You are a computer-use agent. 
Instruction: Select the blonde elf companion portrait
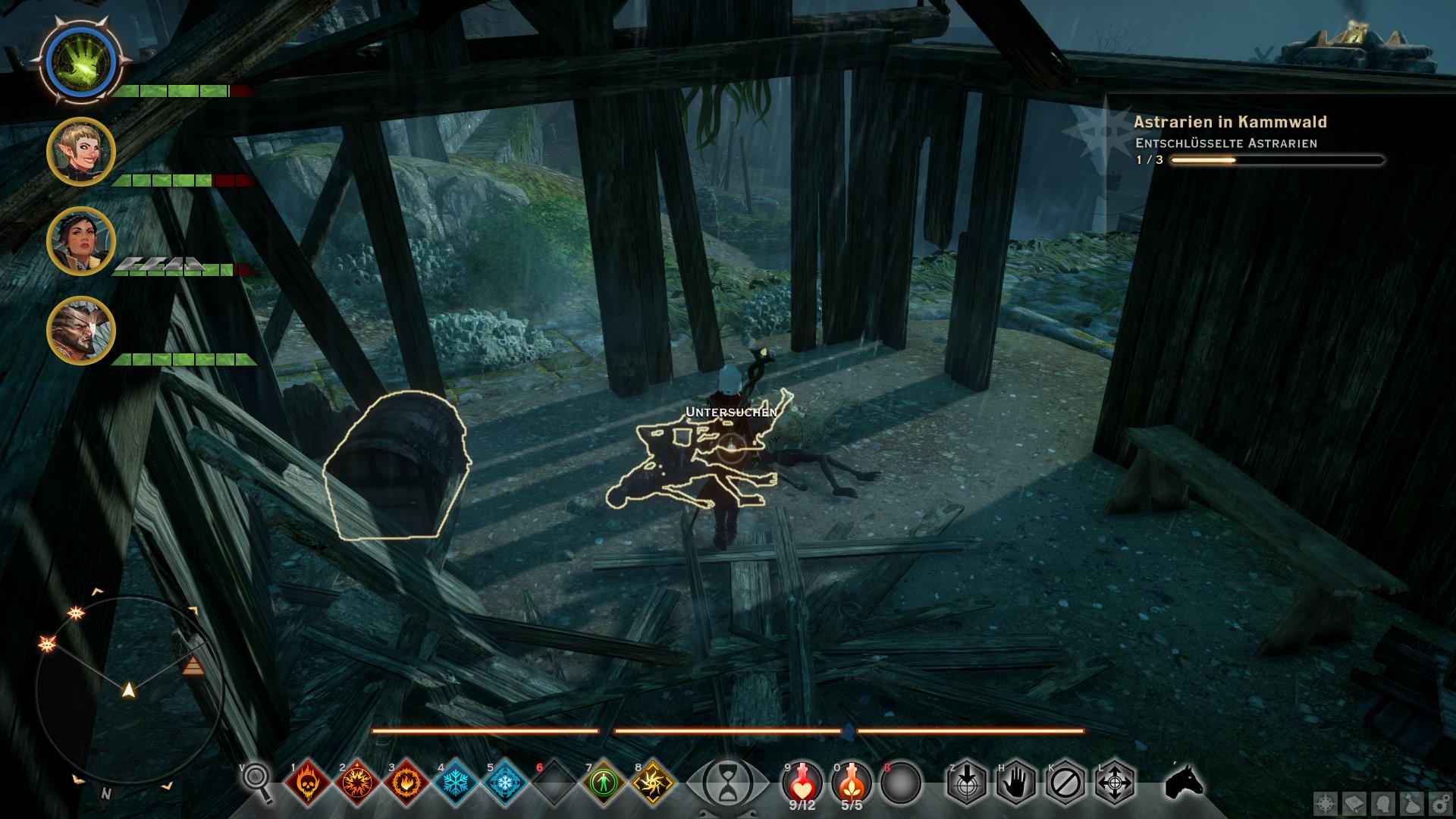tap(81, 151)
